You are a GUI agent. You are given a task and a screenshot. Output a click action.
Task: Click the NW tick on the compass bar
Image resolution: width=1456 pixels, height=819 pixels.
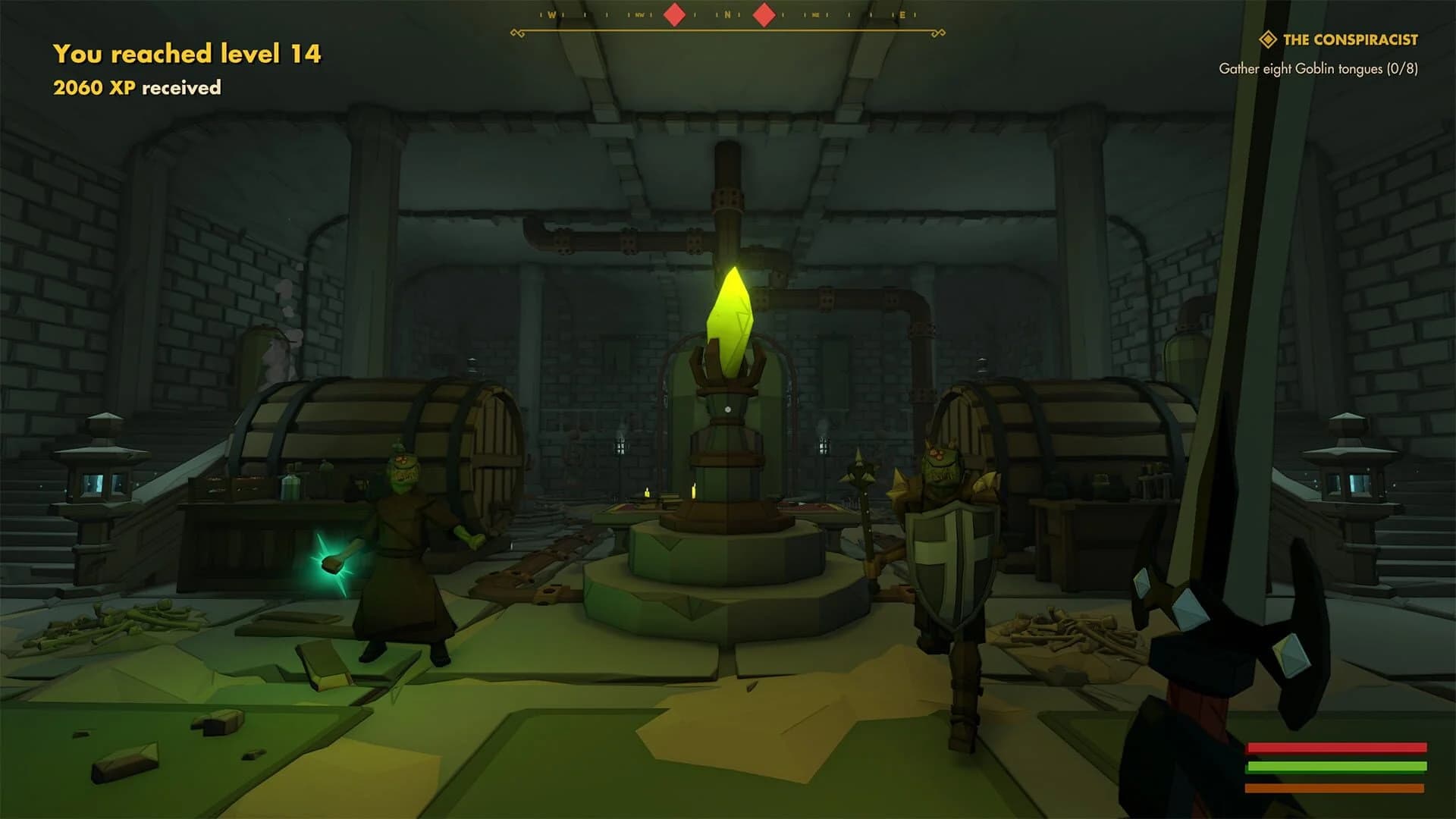640,14
